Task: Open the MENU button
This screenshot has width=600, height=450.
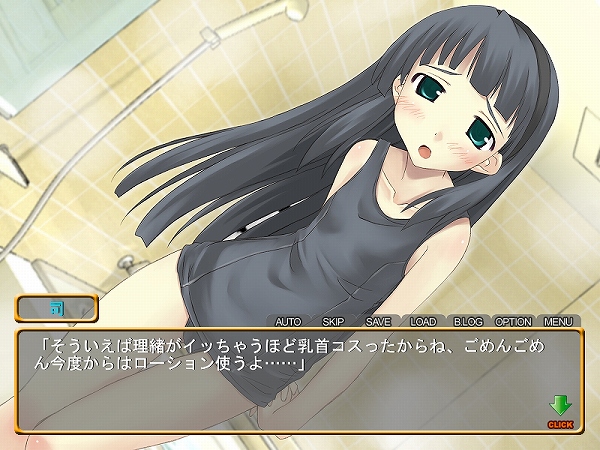Action: pos(558,322)
